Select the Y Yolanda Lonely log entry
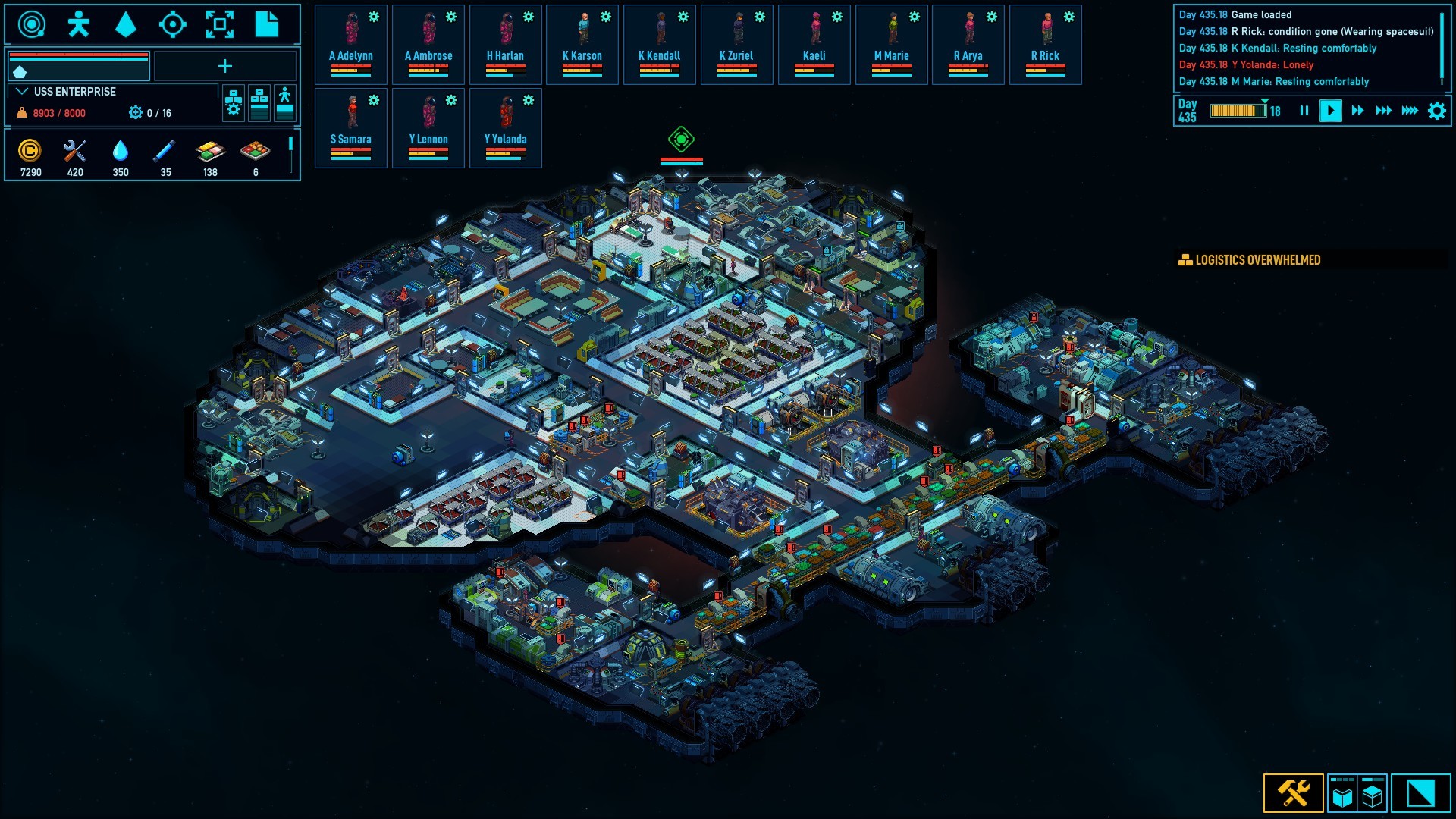 point(1246,65)
